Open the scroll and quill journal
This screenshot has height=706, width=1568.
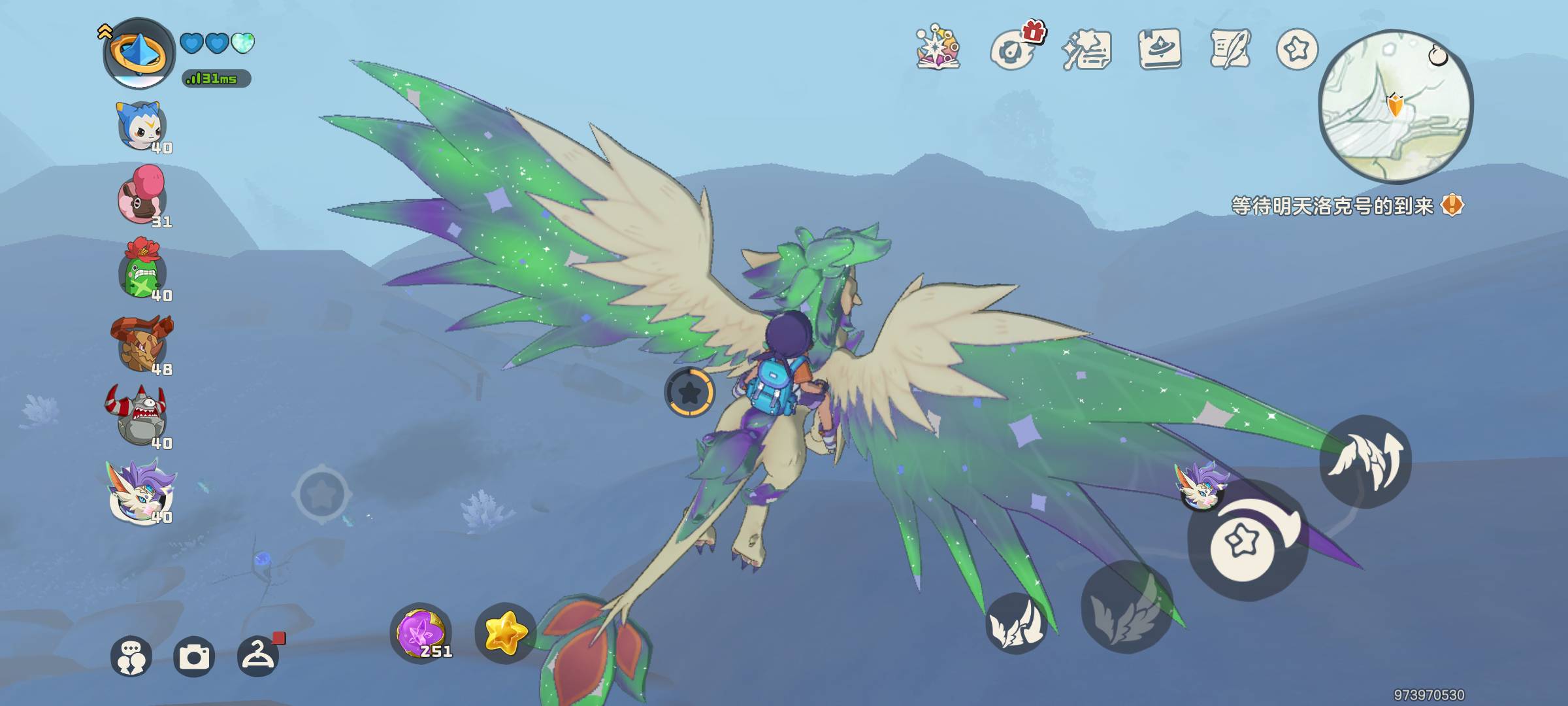[x=1230, y=48]
